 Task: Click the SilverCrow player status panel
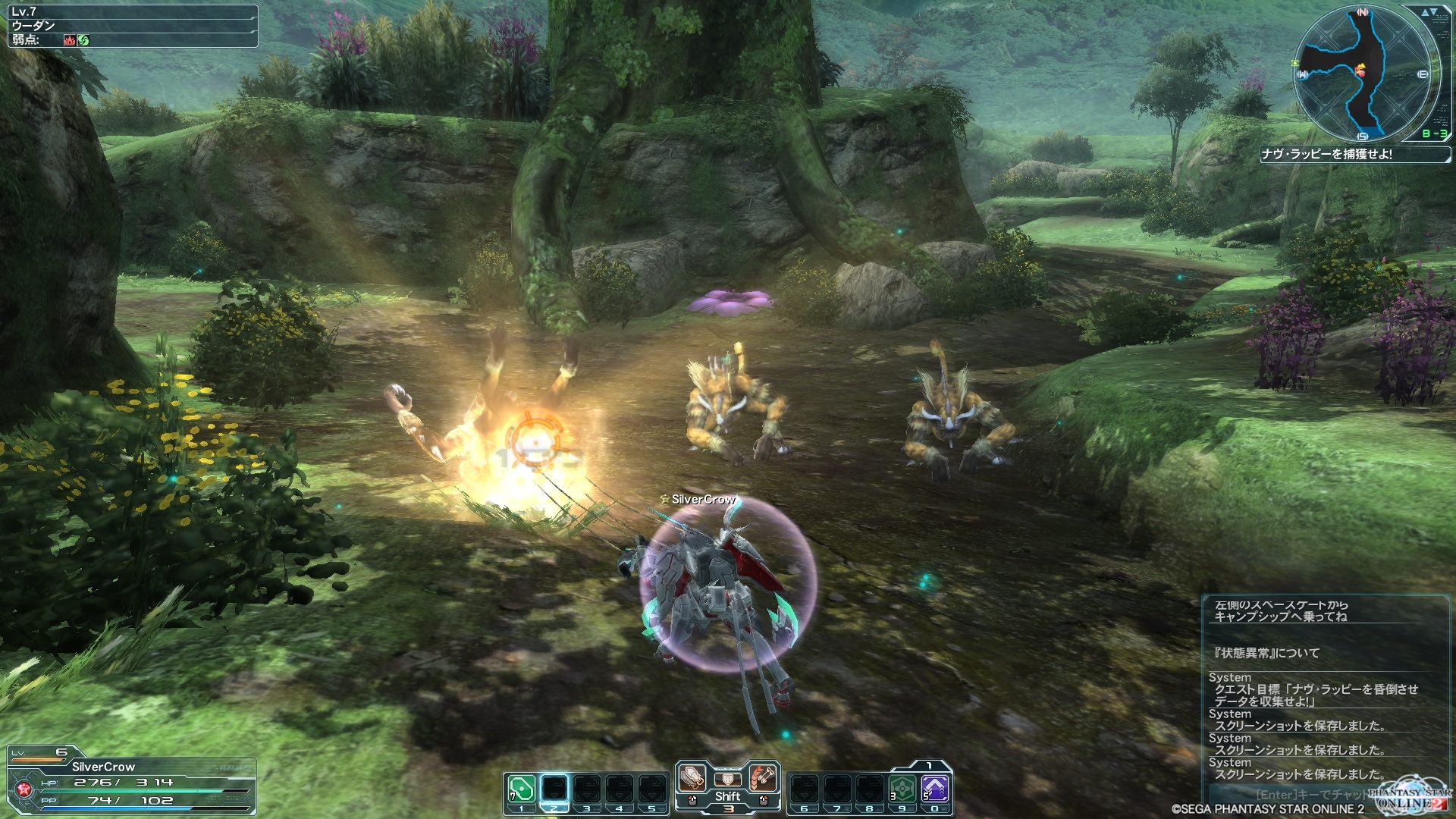130,781
